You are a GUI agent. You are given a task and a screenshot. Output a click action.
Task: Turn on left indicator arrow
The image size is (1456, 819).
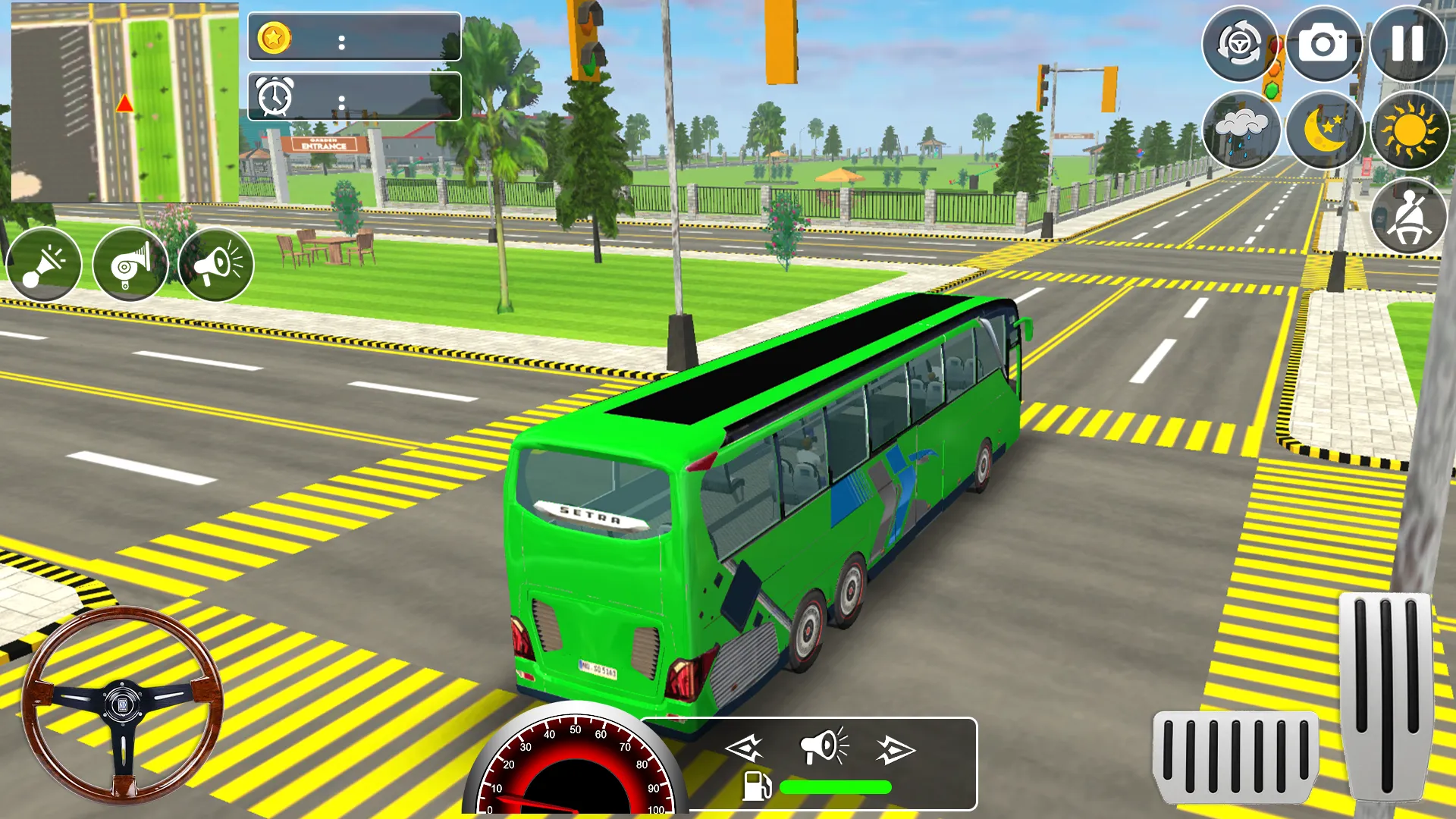744,748
